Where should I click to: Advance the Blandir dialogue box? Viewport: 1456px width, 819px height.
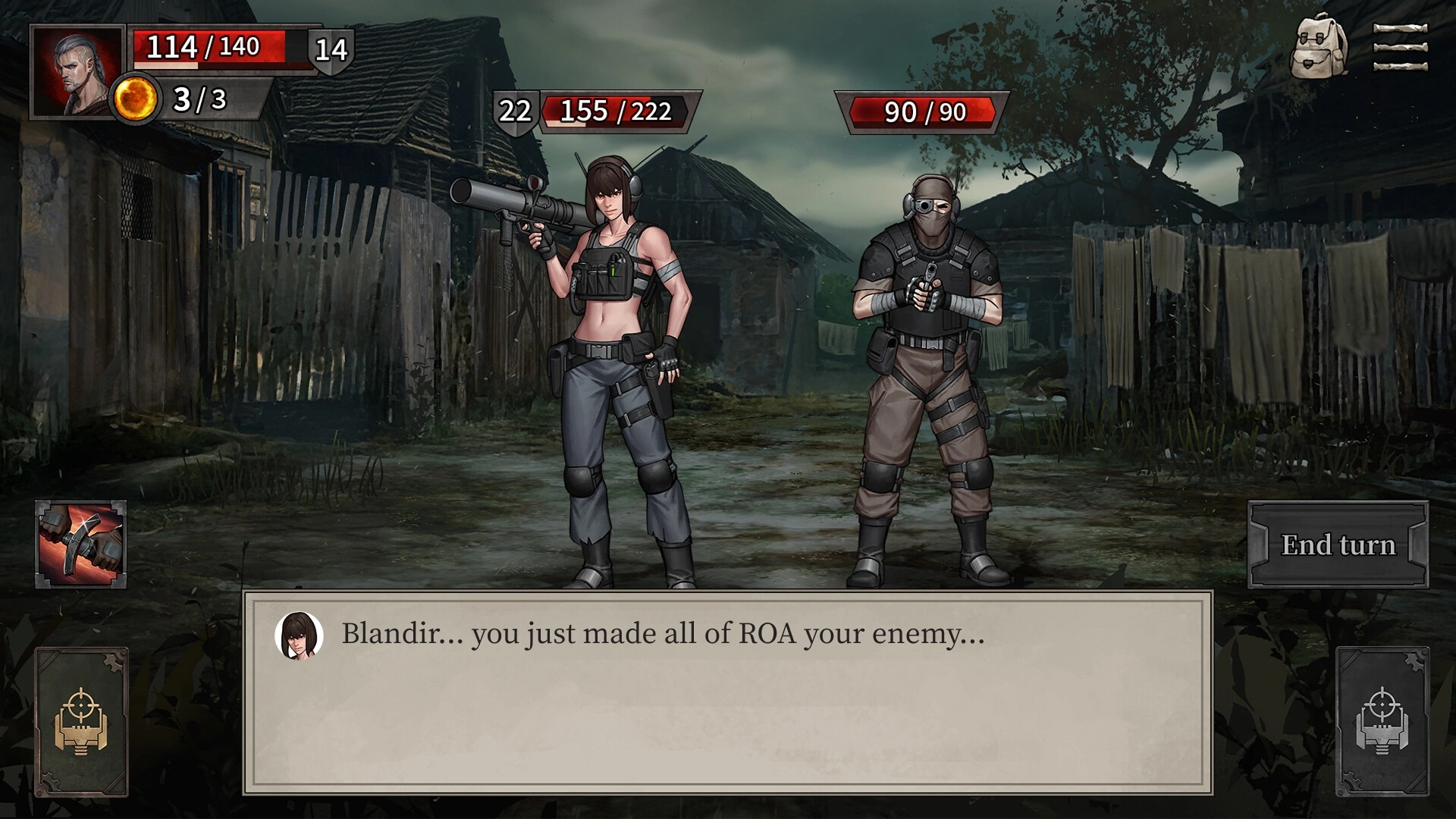(727, 692)
